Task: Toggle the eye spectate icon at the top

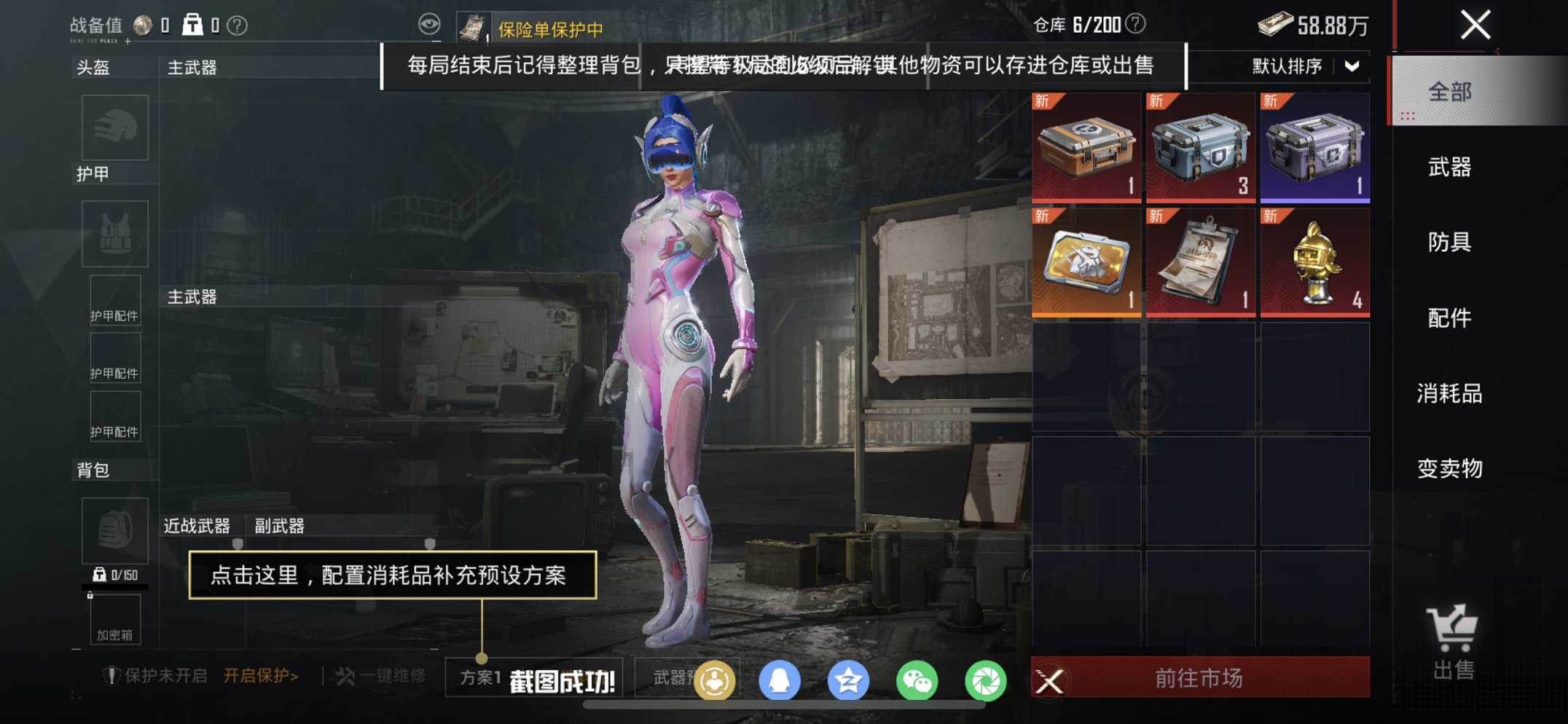Action: (430, 23)
